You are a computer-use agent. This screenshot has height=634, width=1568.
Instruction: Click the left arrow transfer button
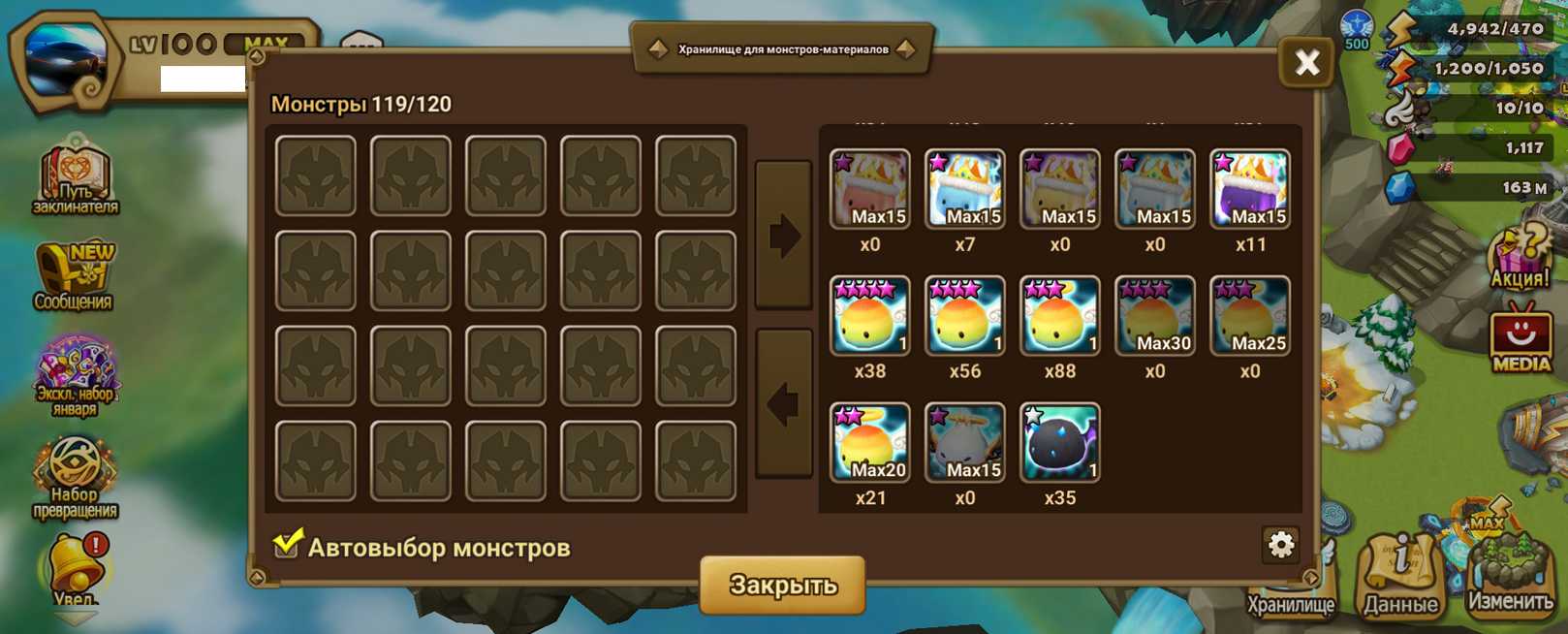tap(783, 403)
